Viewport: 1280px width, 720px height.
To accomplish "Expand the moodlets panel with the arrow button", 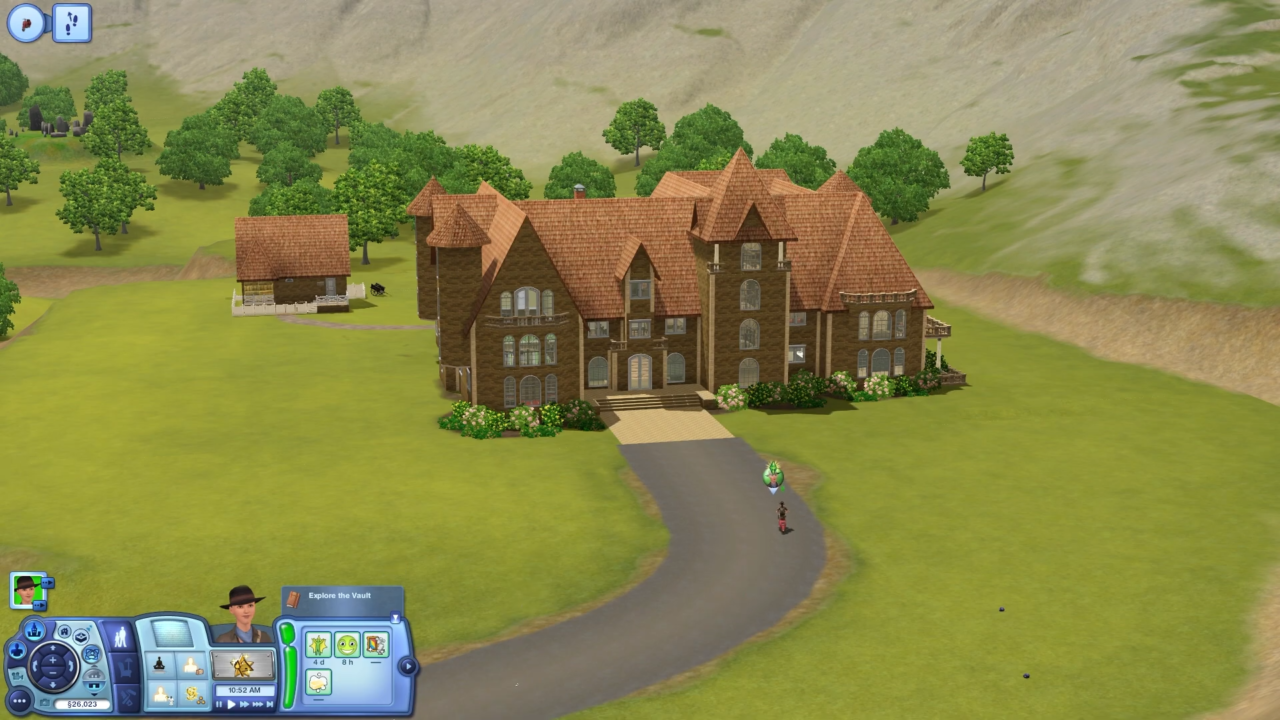I will coord(408,665).
